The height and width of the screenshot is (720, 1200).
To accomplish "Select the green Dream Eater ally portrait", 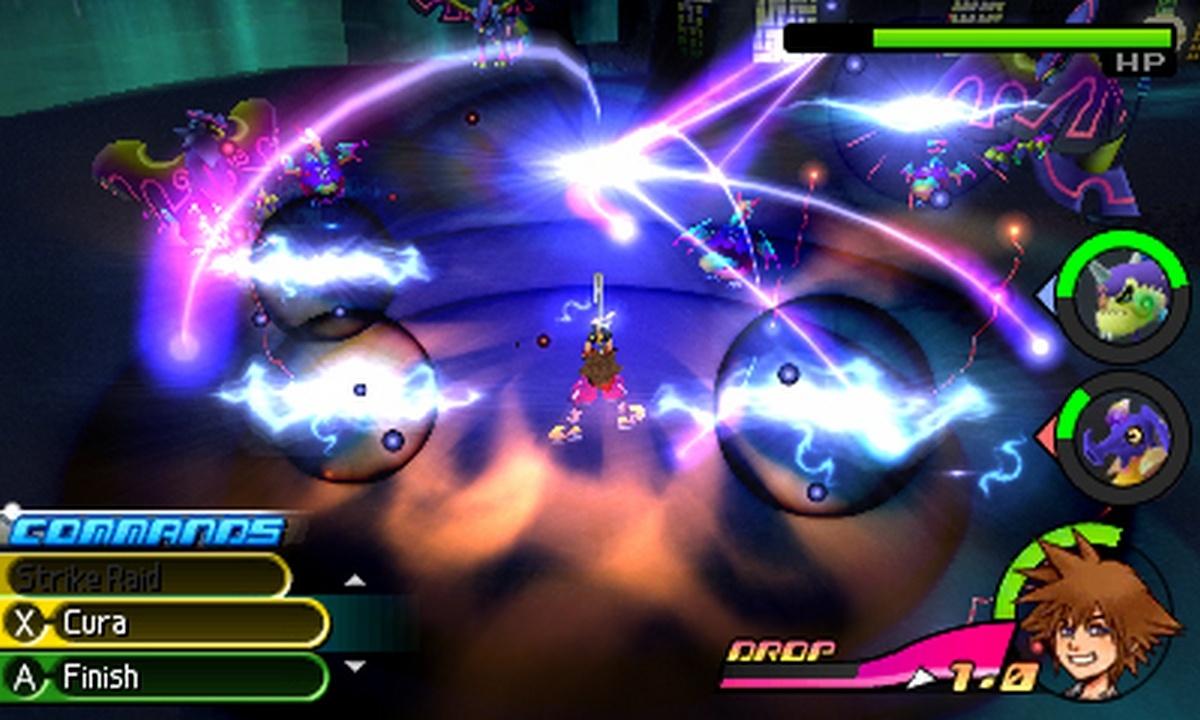I will pos(1123,296).
